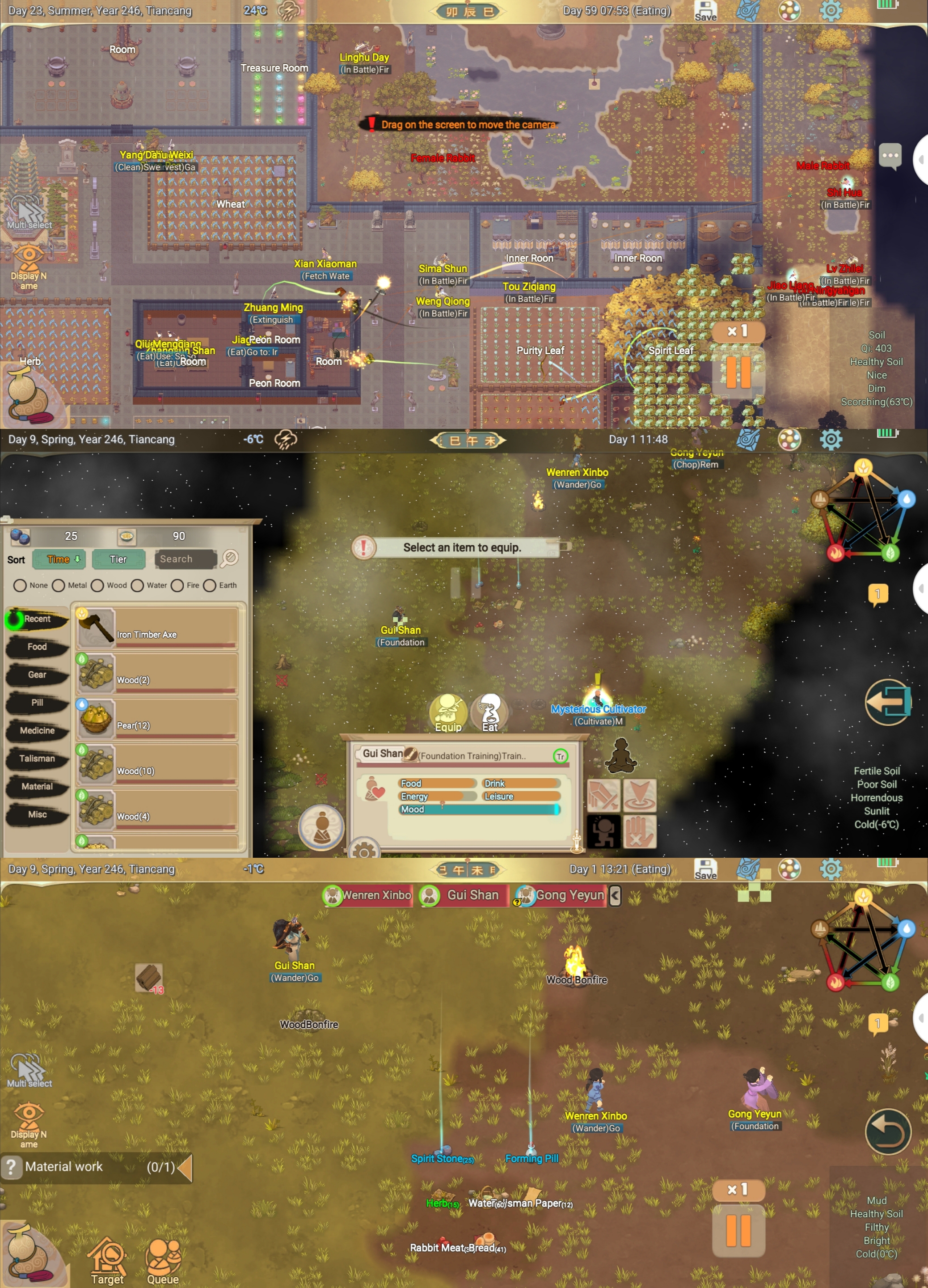This screenshot has width=928, height=1288.
Task: Switch to the Food category tab
Action: (x=37, y=647)
